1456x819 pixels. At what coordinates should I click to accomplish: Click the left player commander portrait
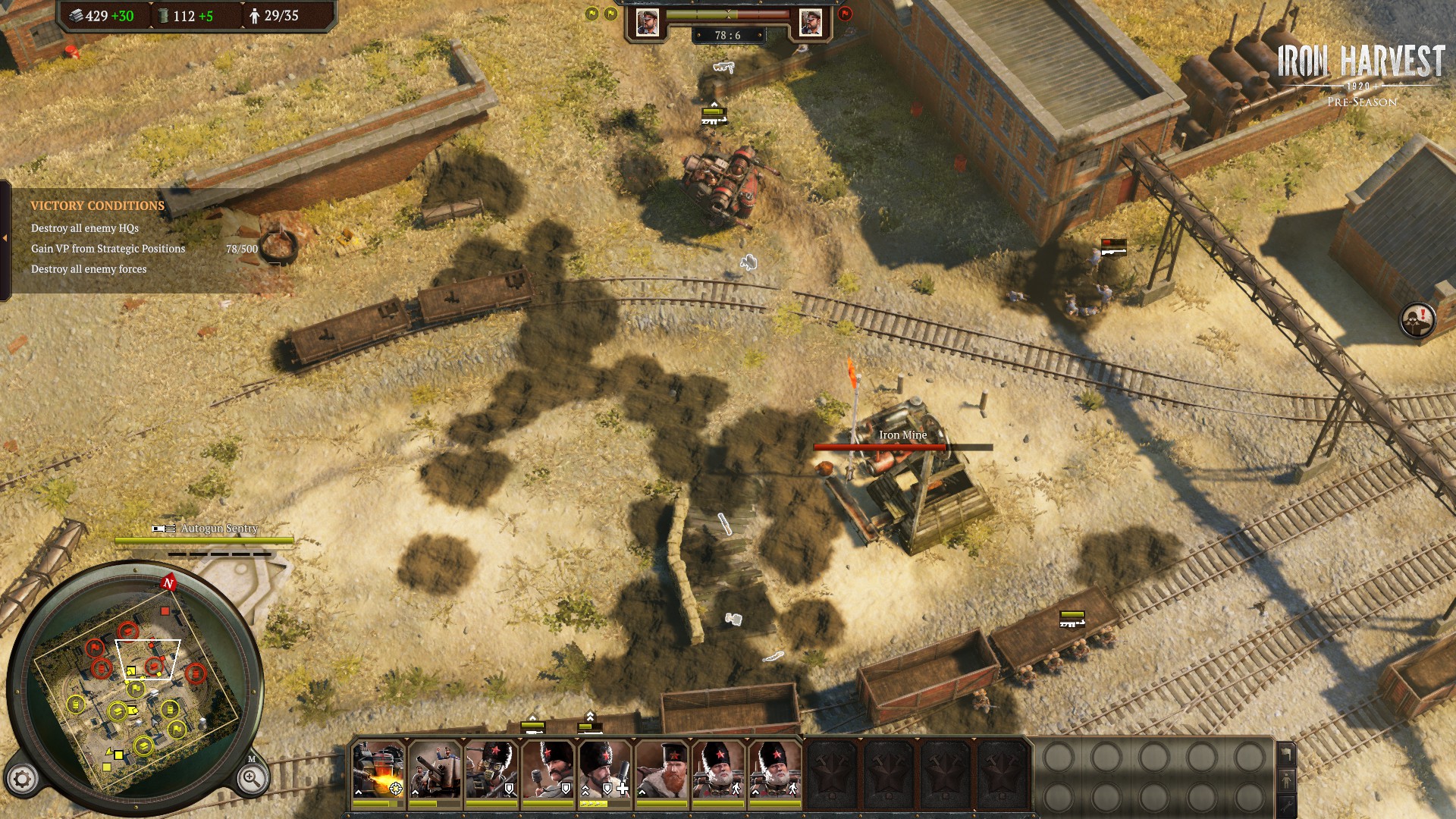click(648, 23)
